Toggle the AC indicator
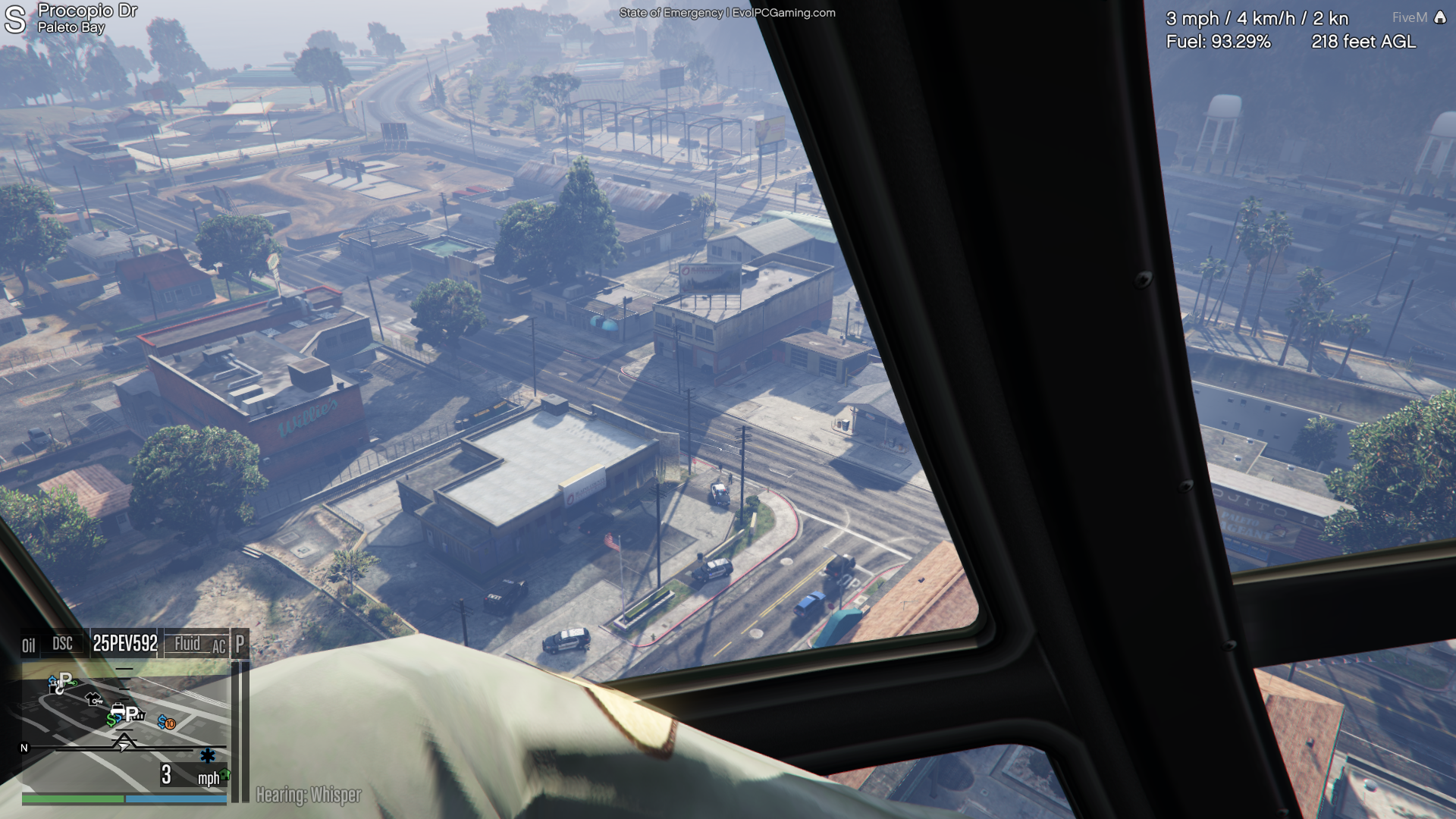 (218, 647)
